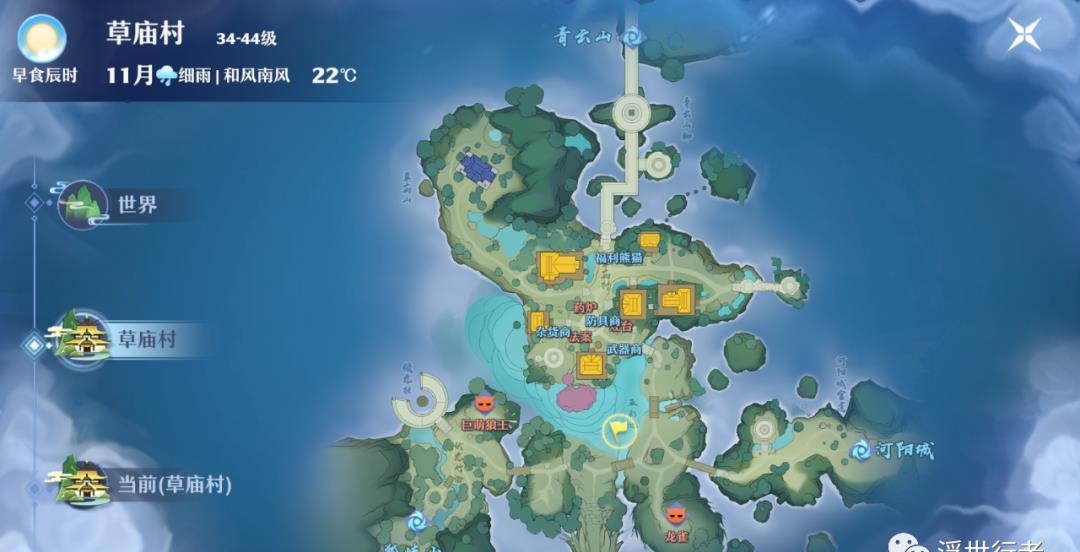Navigate to the 杂货商 merchant label
Viewport: 1080px width, 552px height.
(x=552, y=332)
